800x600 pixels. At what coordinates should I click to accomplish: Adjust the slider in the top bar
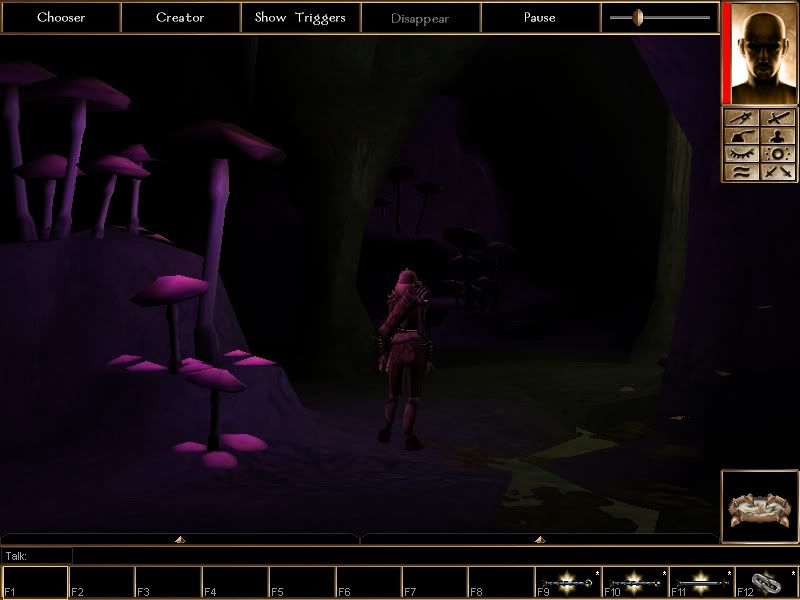click(x=638, y=17)
